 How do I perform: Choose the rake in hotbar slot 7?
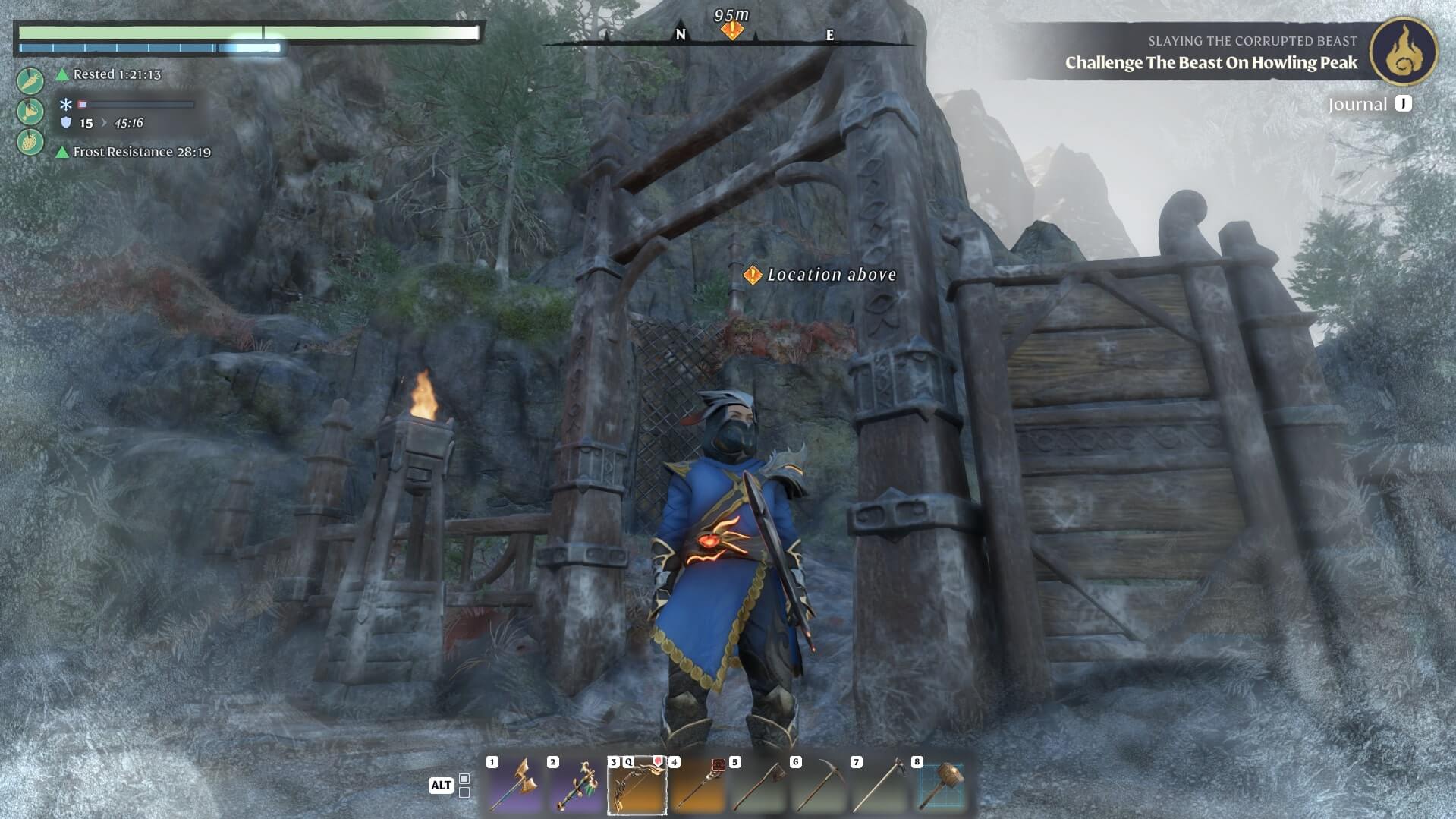(879, 786)
